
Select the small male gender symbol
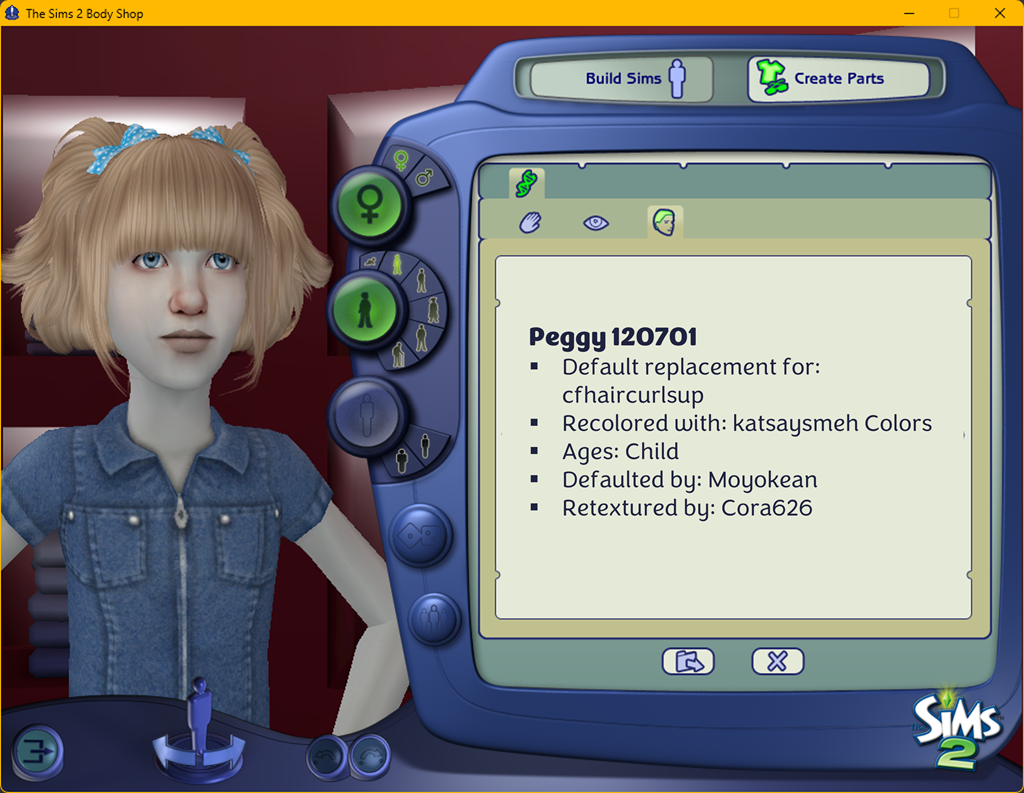[425, 178]
